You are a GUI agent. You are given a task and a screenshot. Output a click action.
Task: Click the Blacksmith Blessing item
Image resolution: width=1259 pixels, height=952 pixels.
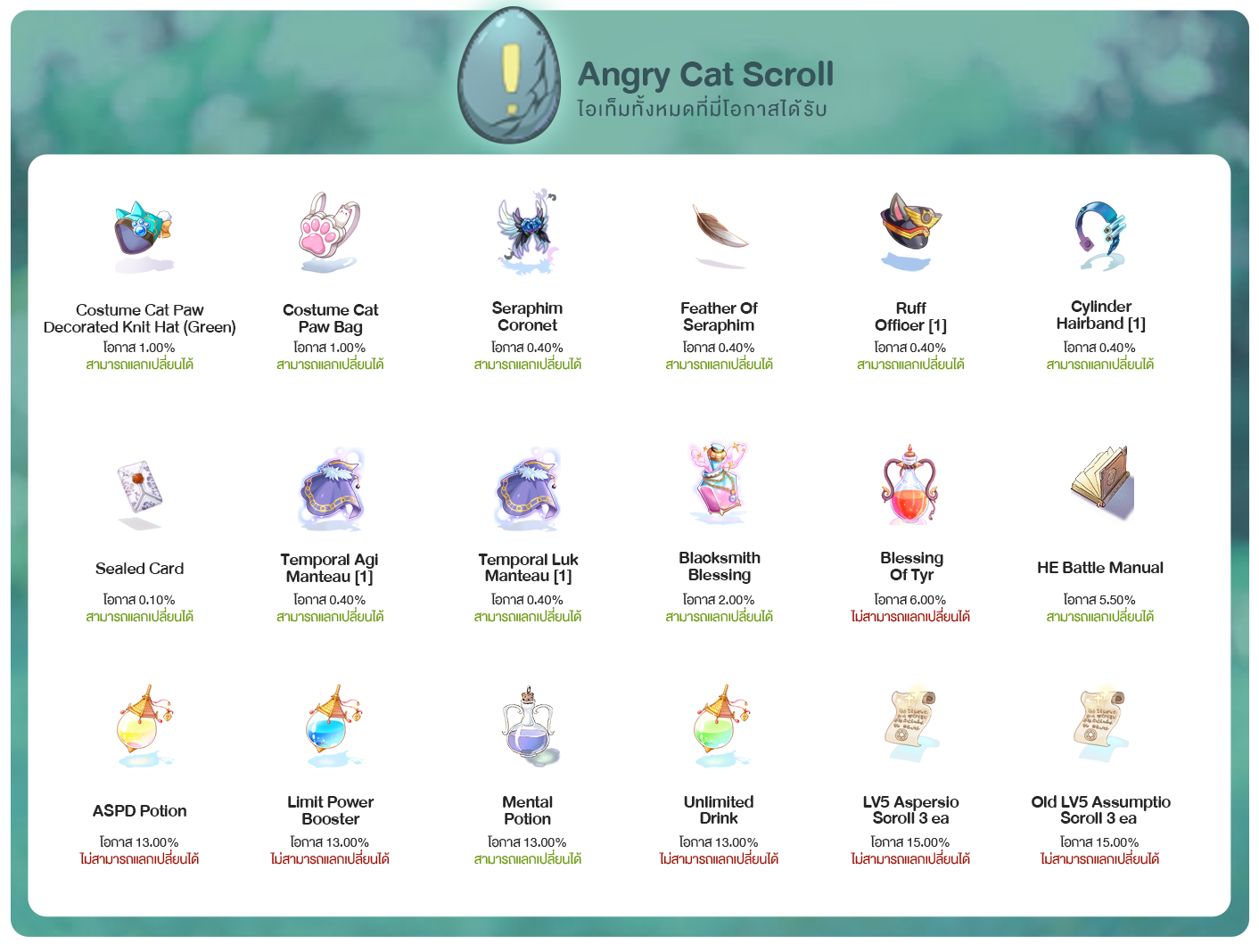(x=719, y=485)
